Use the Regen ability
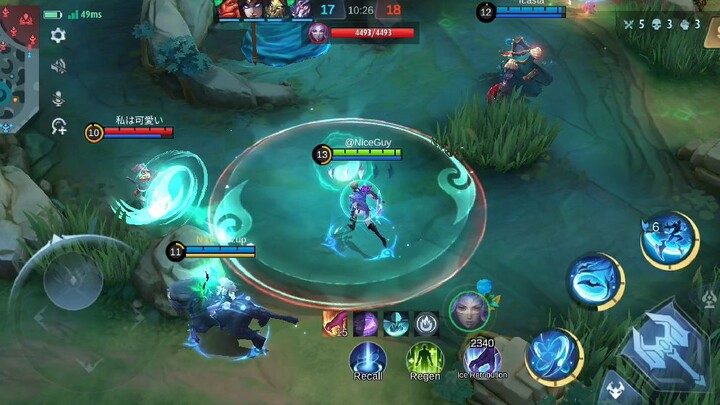This screenshot has height=405, width=720. click(x=424, y=359)
